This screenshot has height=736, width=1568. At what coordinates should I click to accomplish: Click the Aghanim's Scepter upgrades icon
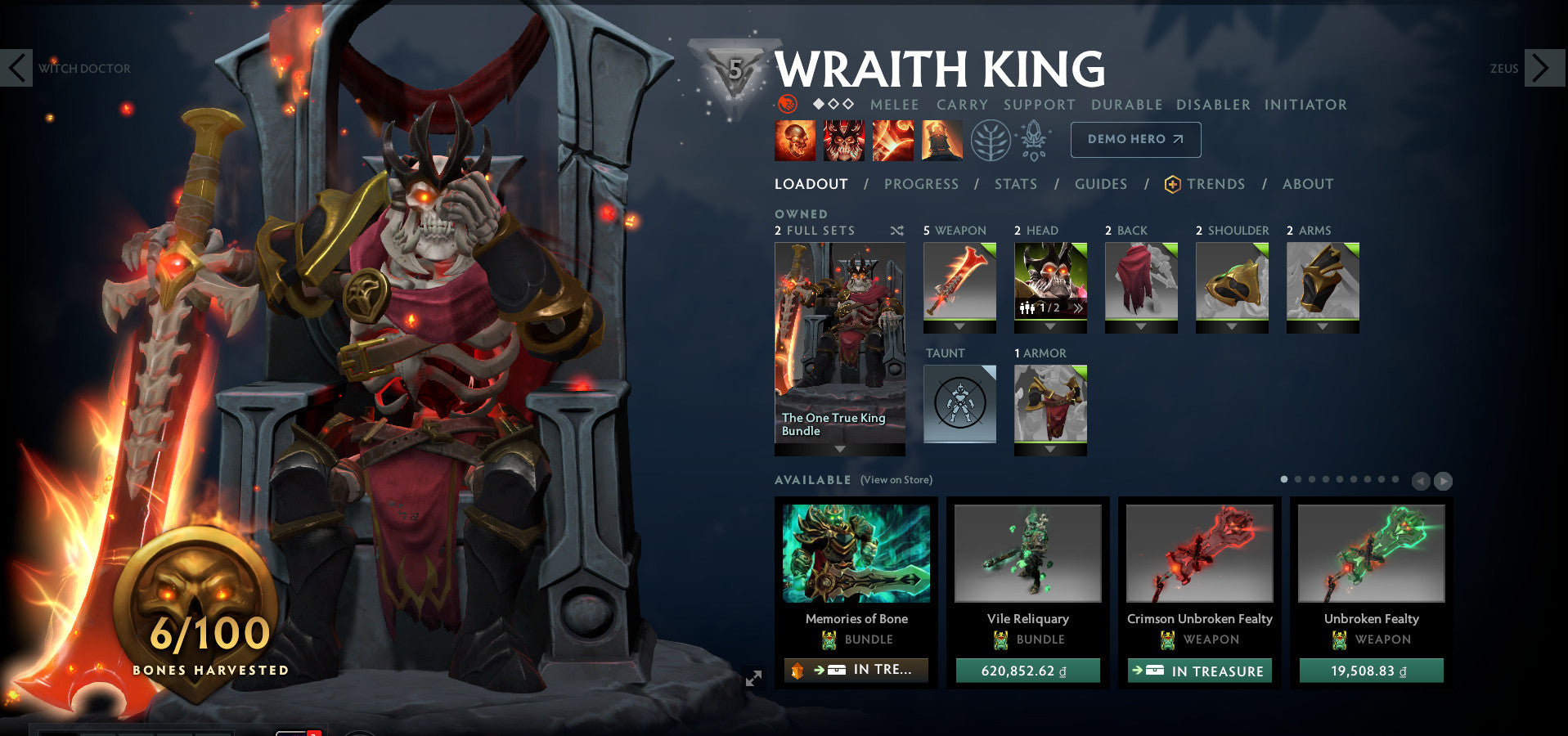[x=1033, y=139]
